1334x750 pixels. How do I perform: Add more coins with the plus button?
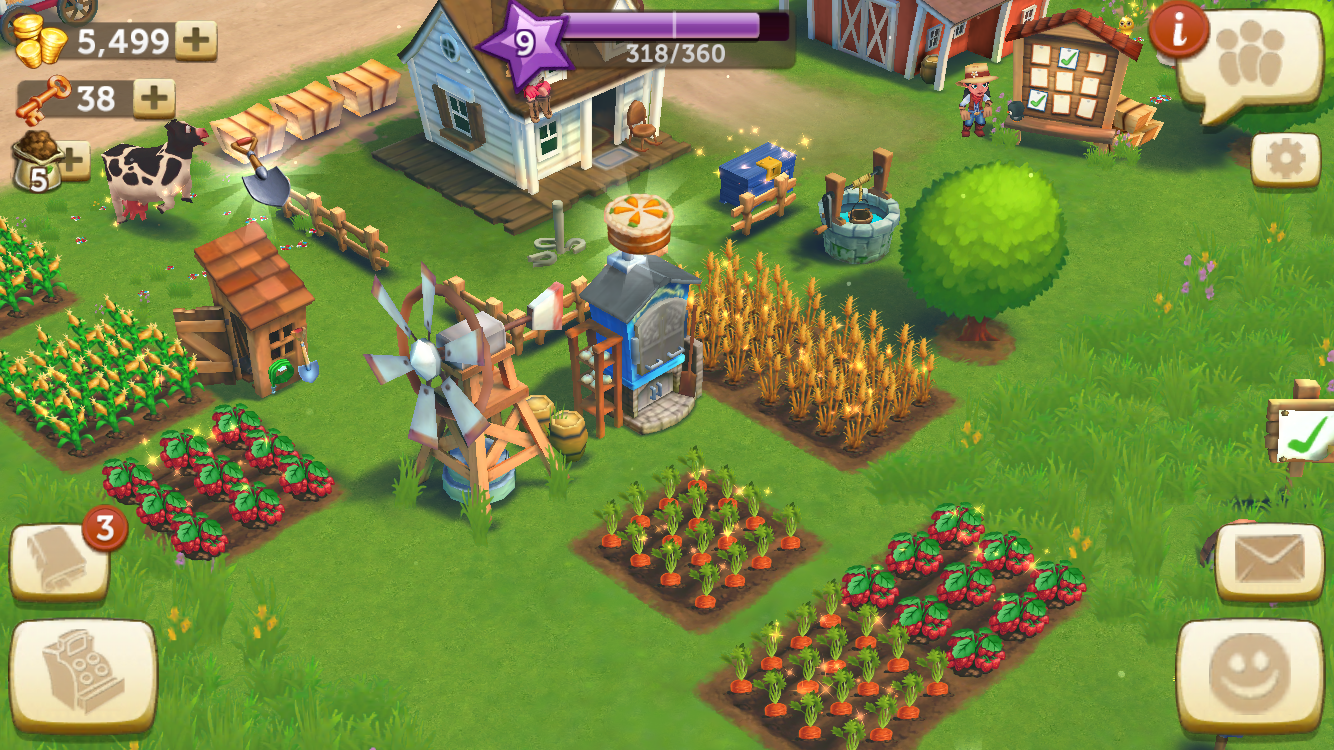(196, 41)
